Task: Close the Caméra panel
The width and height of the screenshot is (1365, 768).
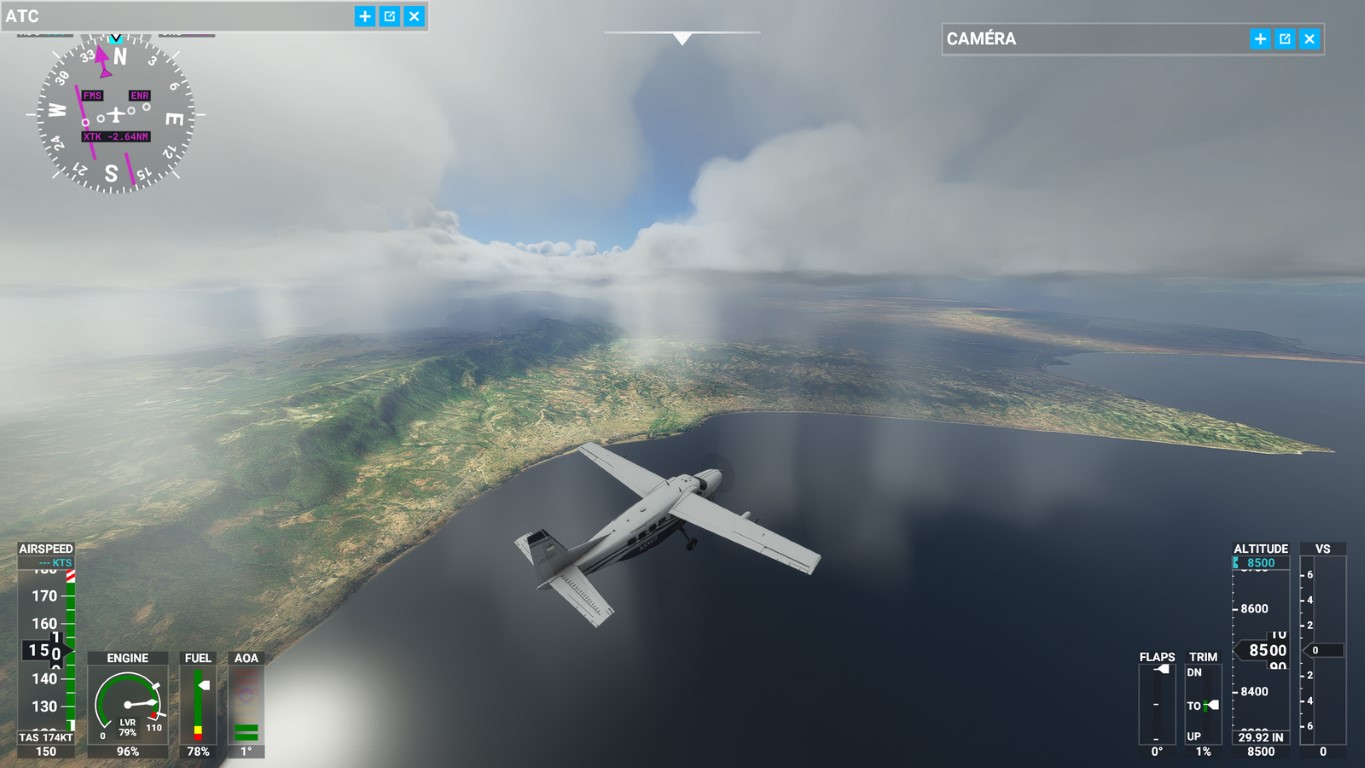Action: point(1309,39)
